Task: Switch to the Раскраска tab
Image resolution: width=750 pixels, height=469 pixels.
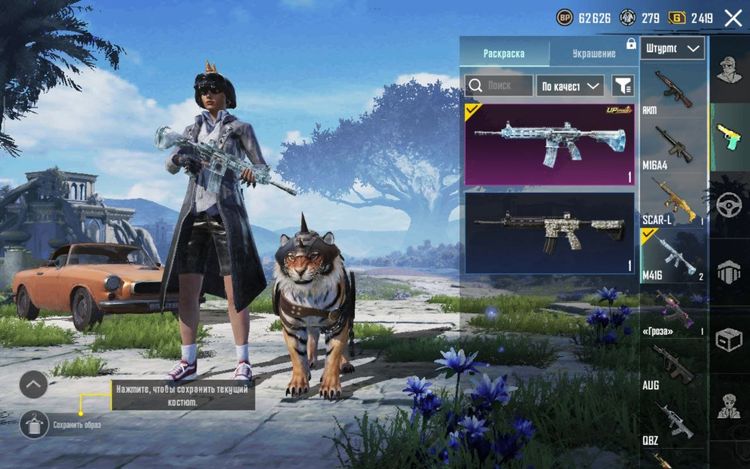Action: [504, 52]
